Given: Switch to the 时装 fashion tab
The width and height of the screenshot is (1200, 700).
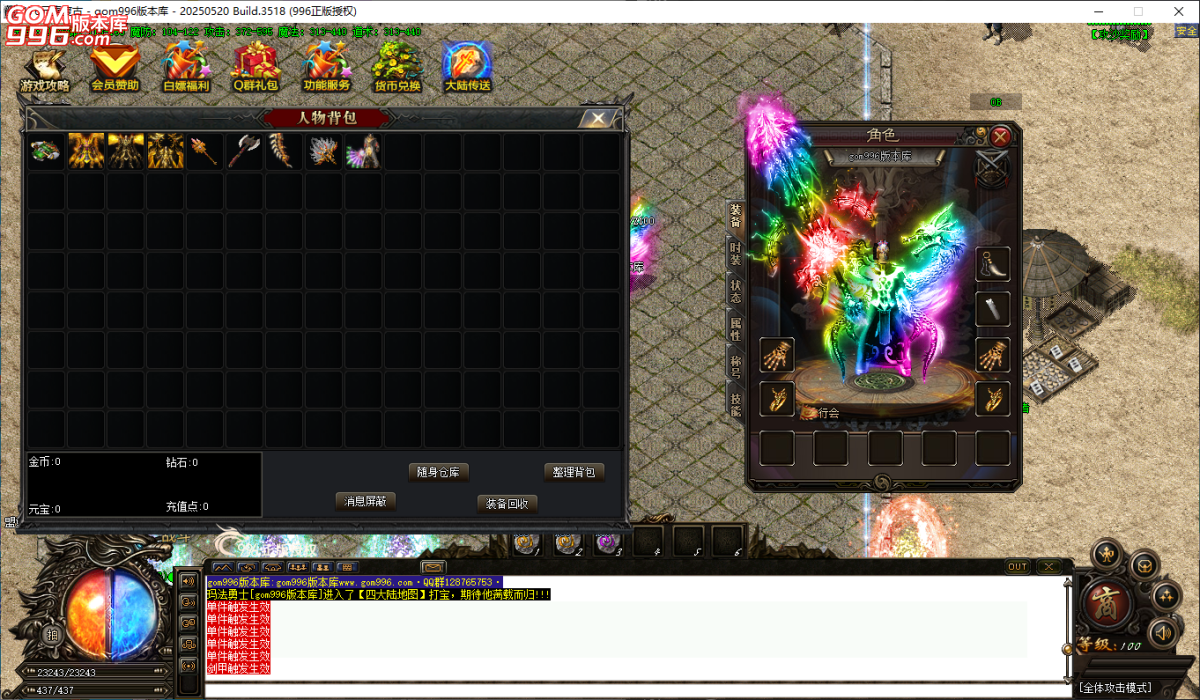Looking at the screenshot, I should tap(736, 253).
